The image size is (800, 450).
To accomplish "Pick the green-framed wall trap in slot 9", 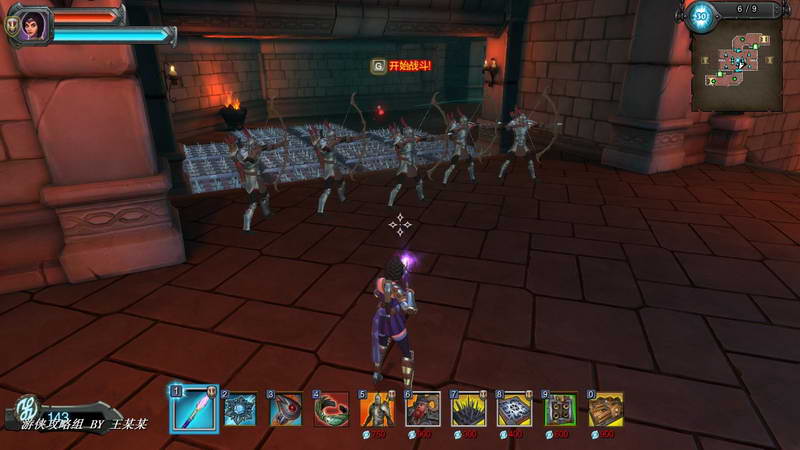I will tap(560, 409).
